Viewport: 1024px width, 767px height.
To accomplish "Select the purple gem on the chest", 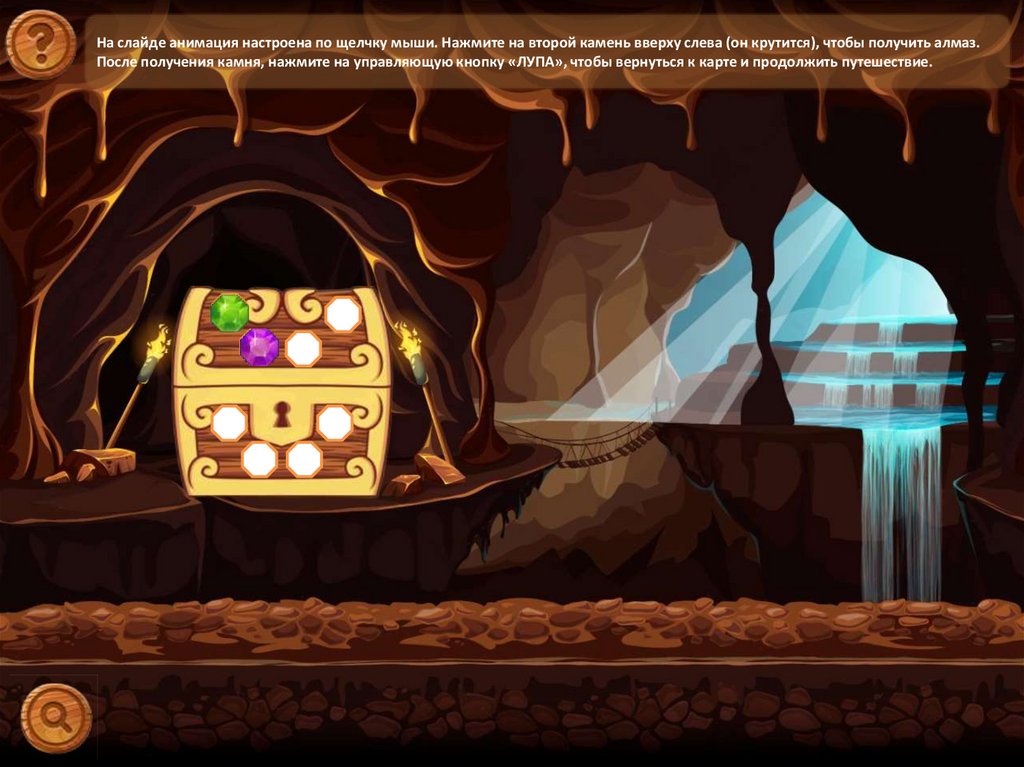I will click(x=259, y=346).
